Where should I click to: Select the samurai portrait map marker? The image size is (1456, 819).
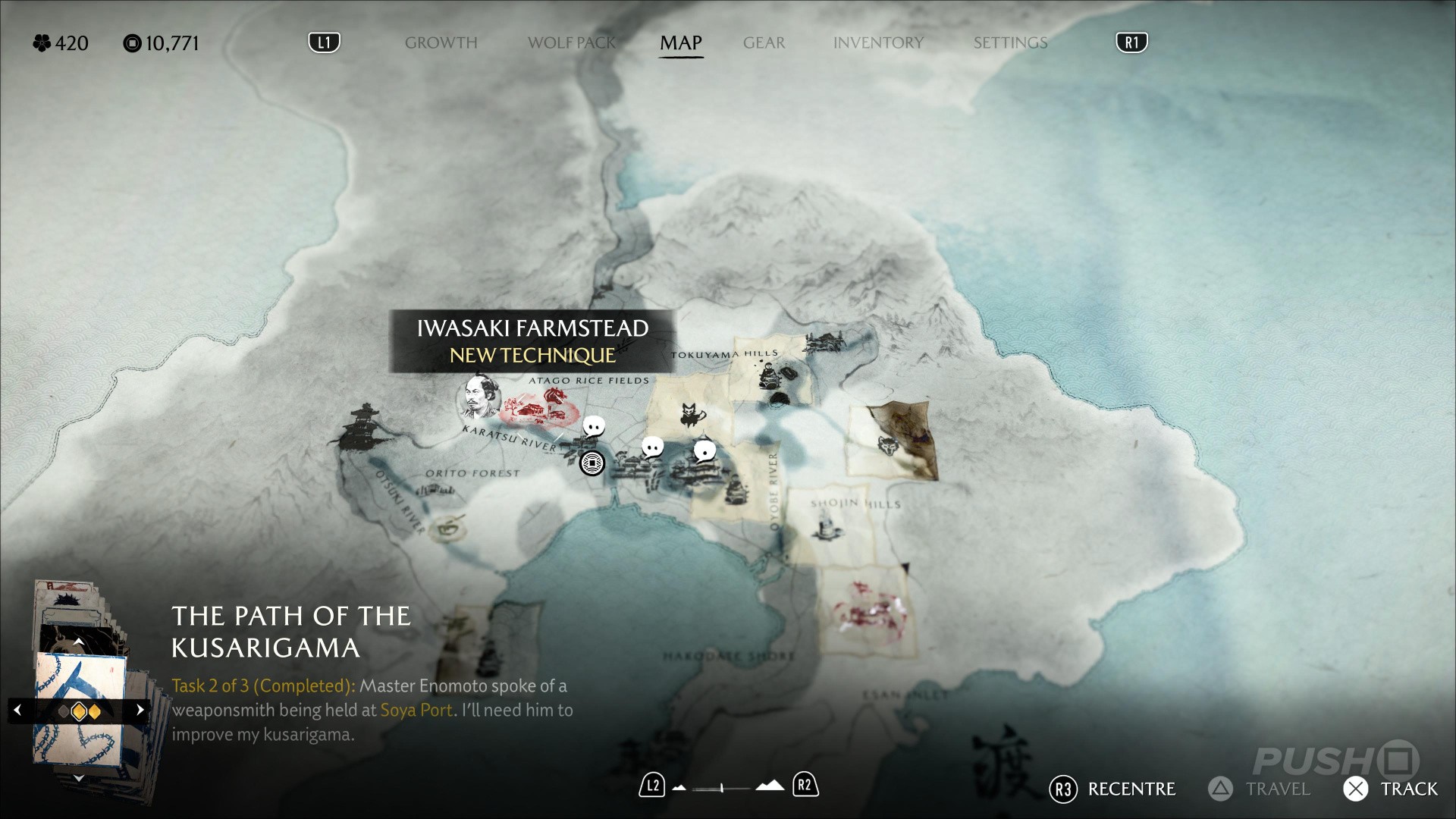pos(479,397)
